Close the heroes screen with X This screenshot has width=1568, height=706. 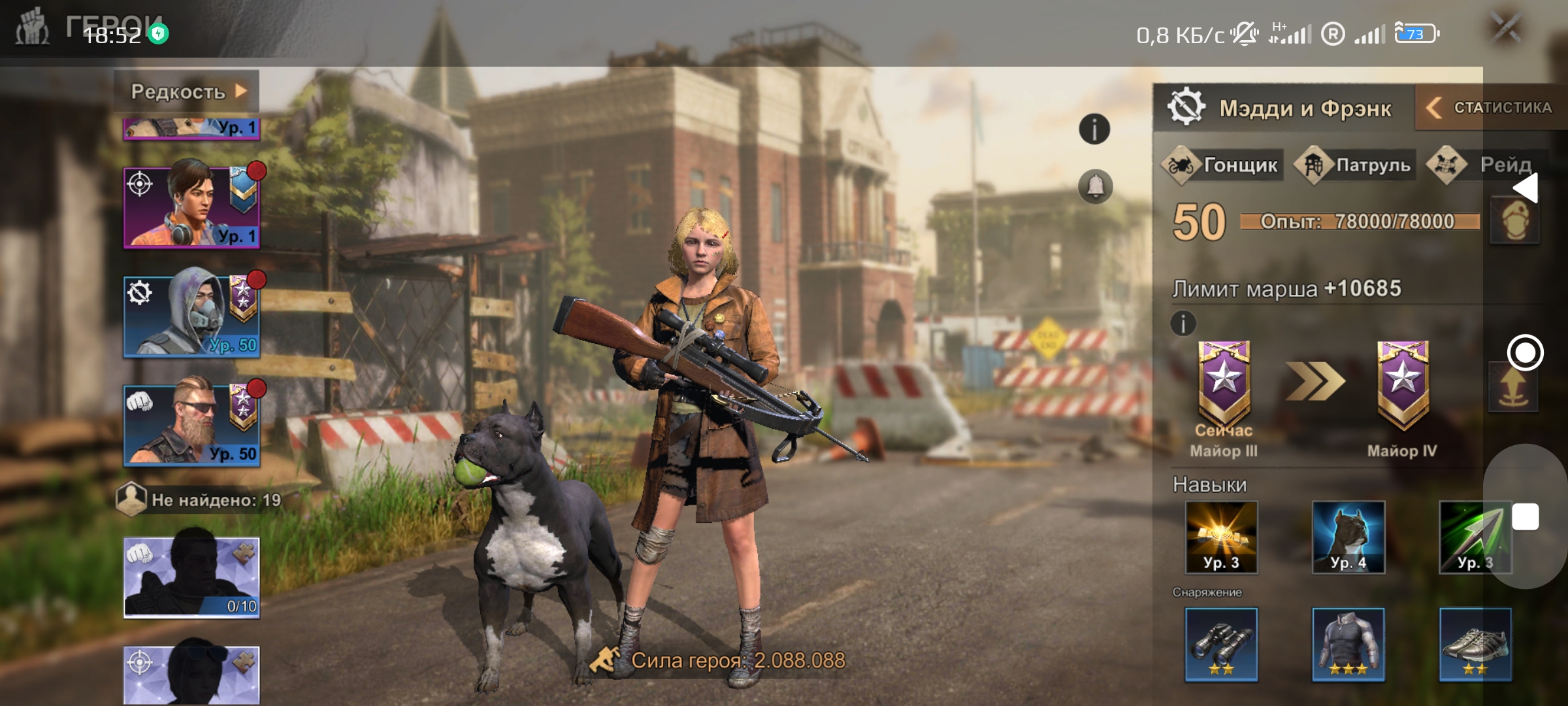coord(1507,29)
